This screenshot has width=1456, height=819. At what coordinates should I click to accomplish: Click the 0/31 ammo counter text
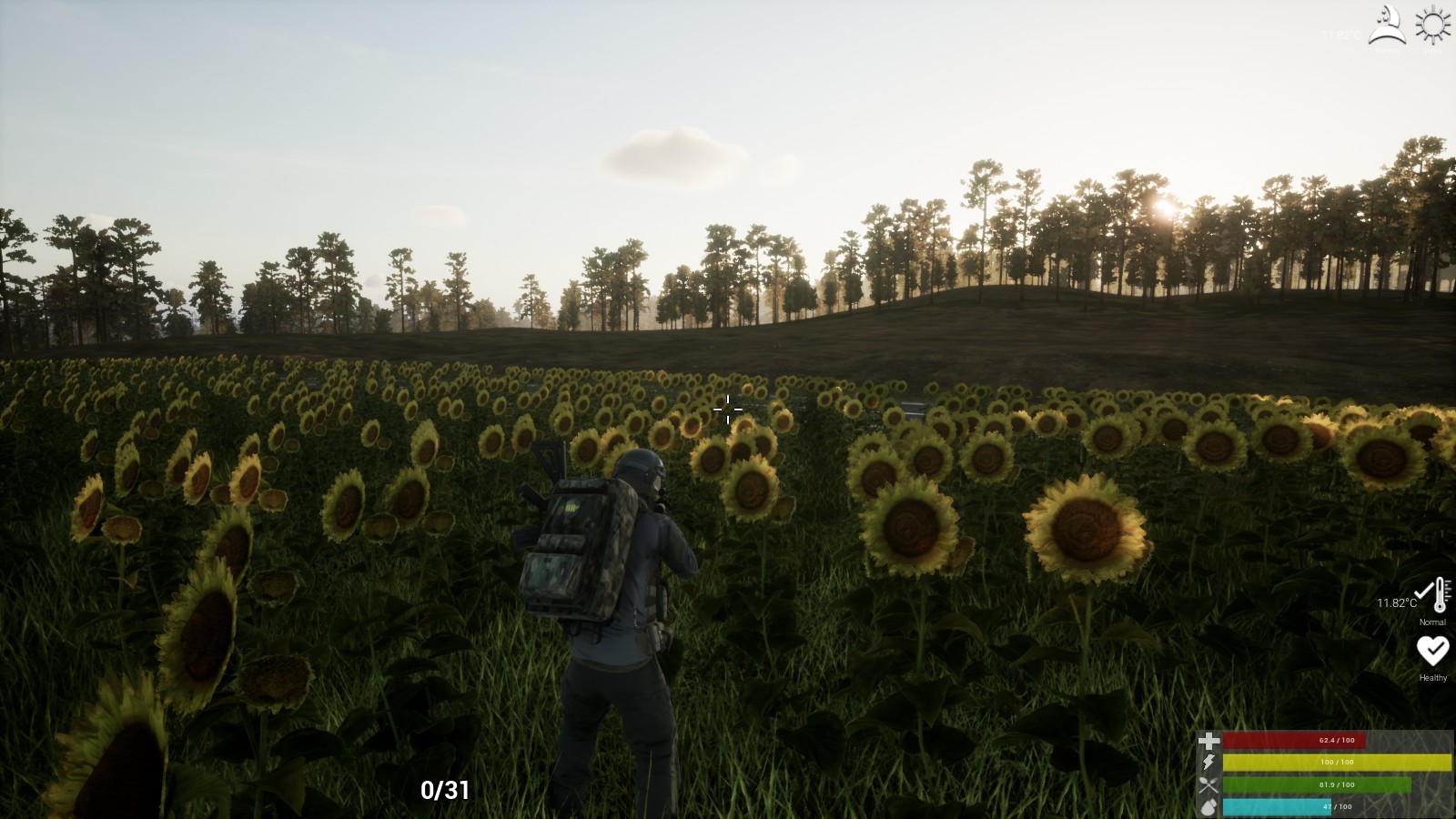pyautogui.click(x=445, y=791)
